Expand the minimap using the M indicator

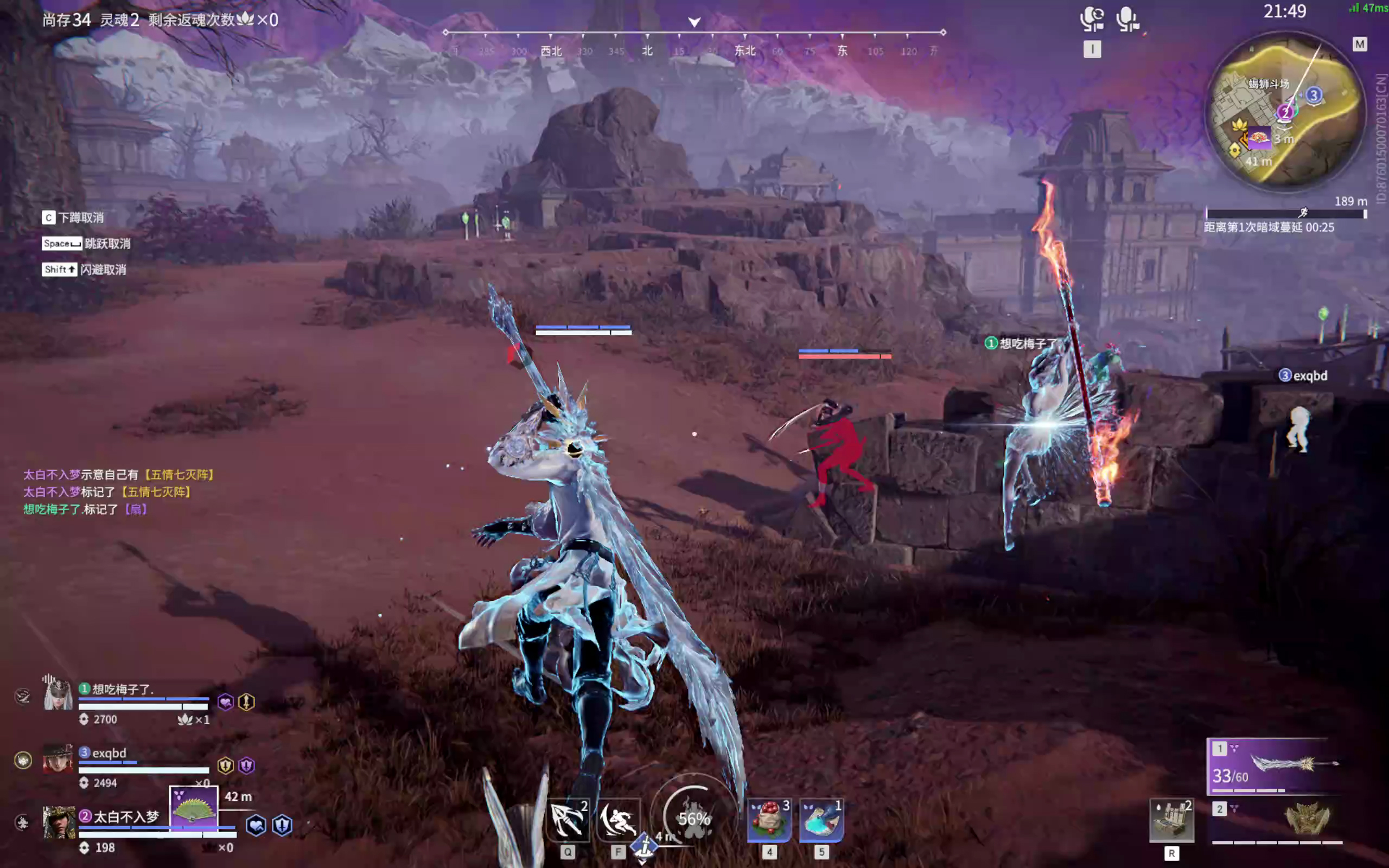1360,44
